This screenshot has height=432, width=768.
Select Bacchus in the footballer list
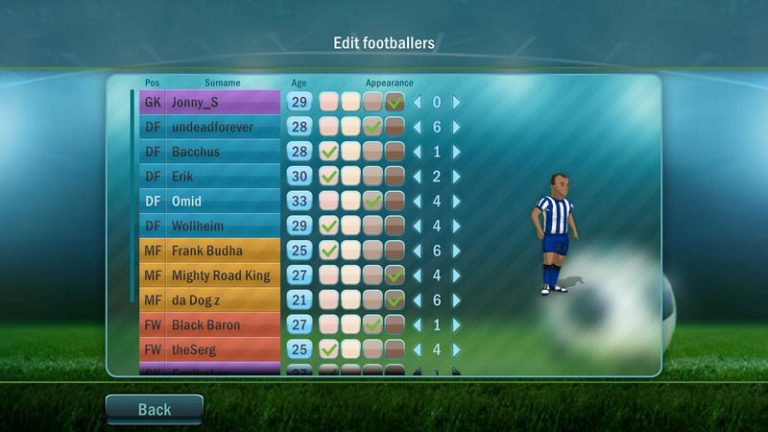222,152
